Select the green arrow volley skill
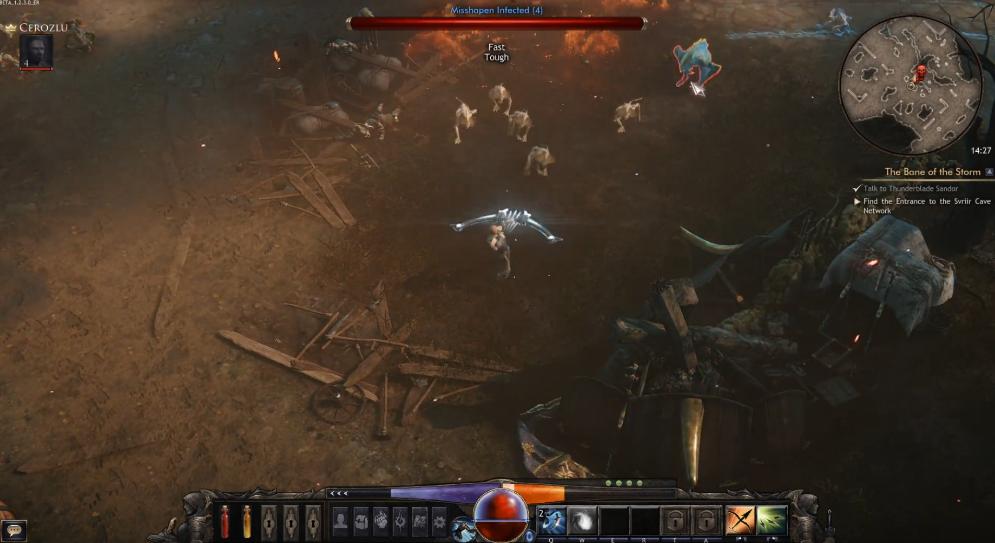Screen dimensions: 995x543 click(771, 520)
